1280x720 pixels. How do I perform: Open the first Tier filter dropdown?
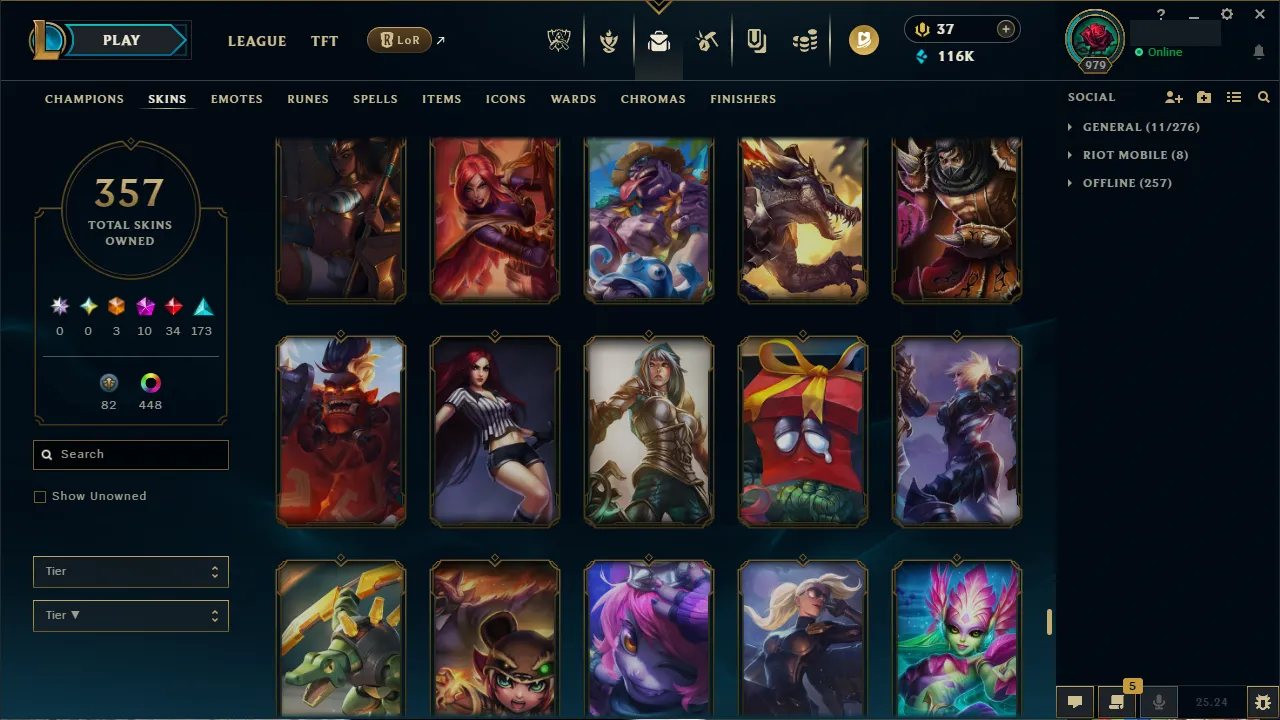tap(130, 571)
